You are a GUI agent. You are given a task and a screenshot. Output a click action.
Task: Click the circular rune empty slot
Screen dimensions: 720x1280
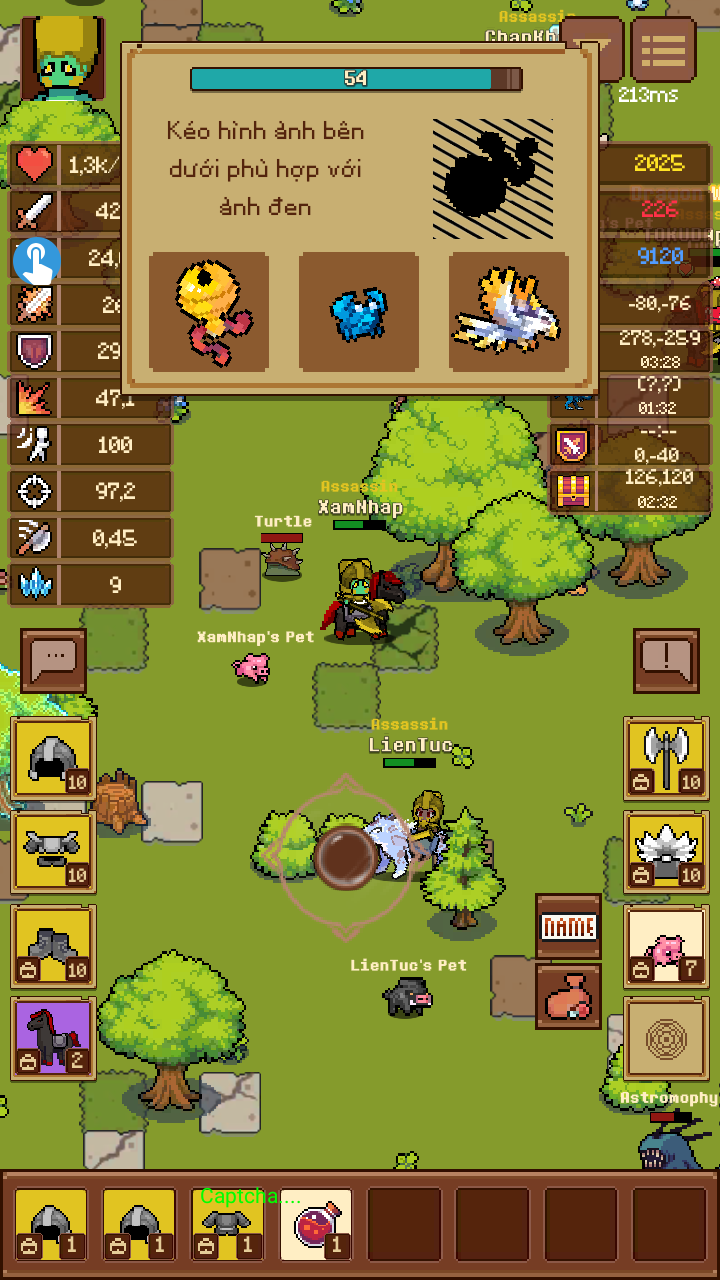point(666,1040)
